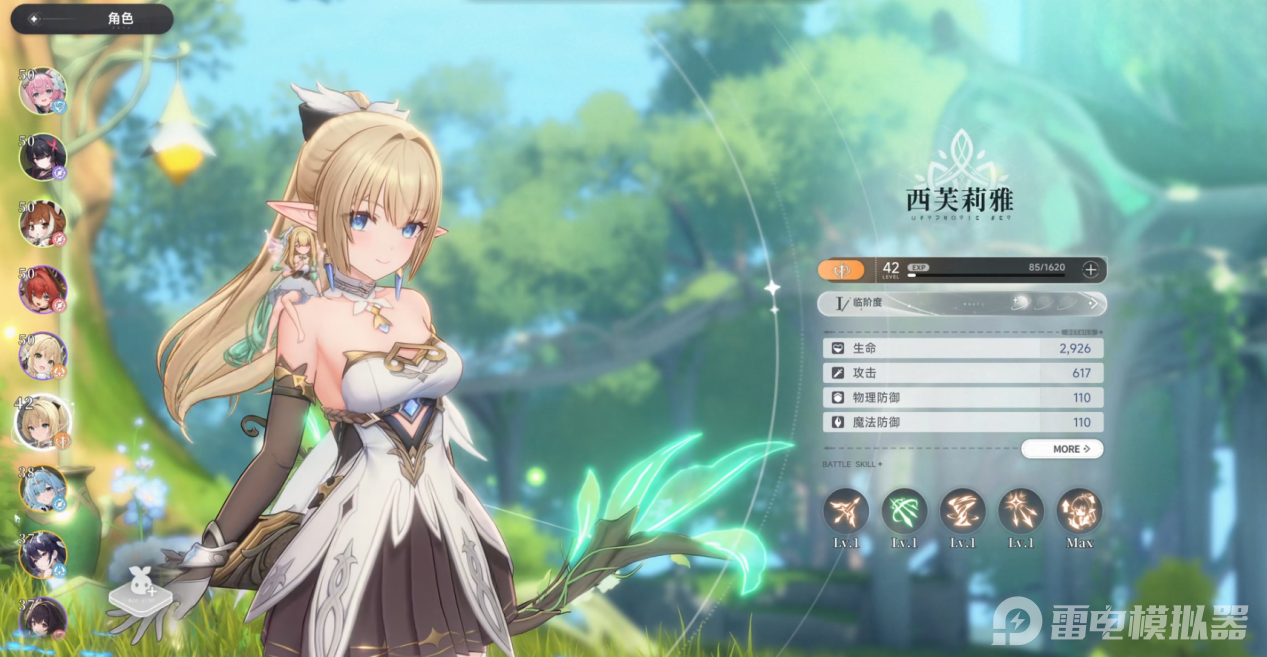Select the black-haired level 50 character portrait
This screenshot has height=657, width=1267.
click(x=43, y=157)
